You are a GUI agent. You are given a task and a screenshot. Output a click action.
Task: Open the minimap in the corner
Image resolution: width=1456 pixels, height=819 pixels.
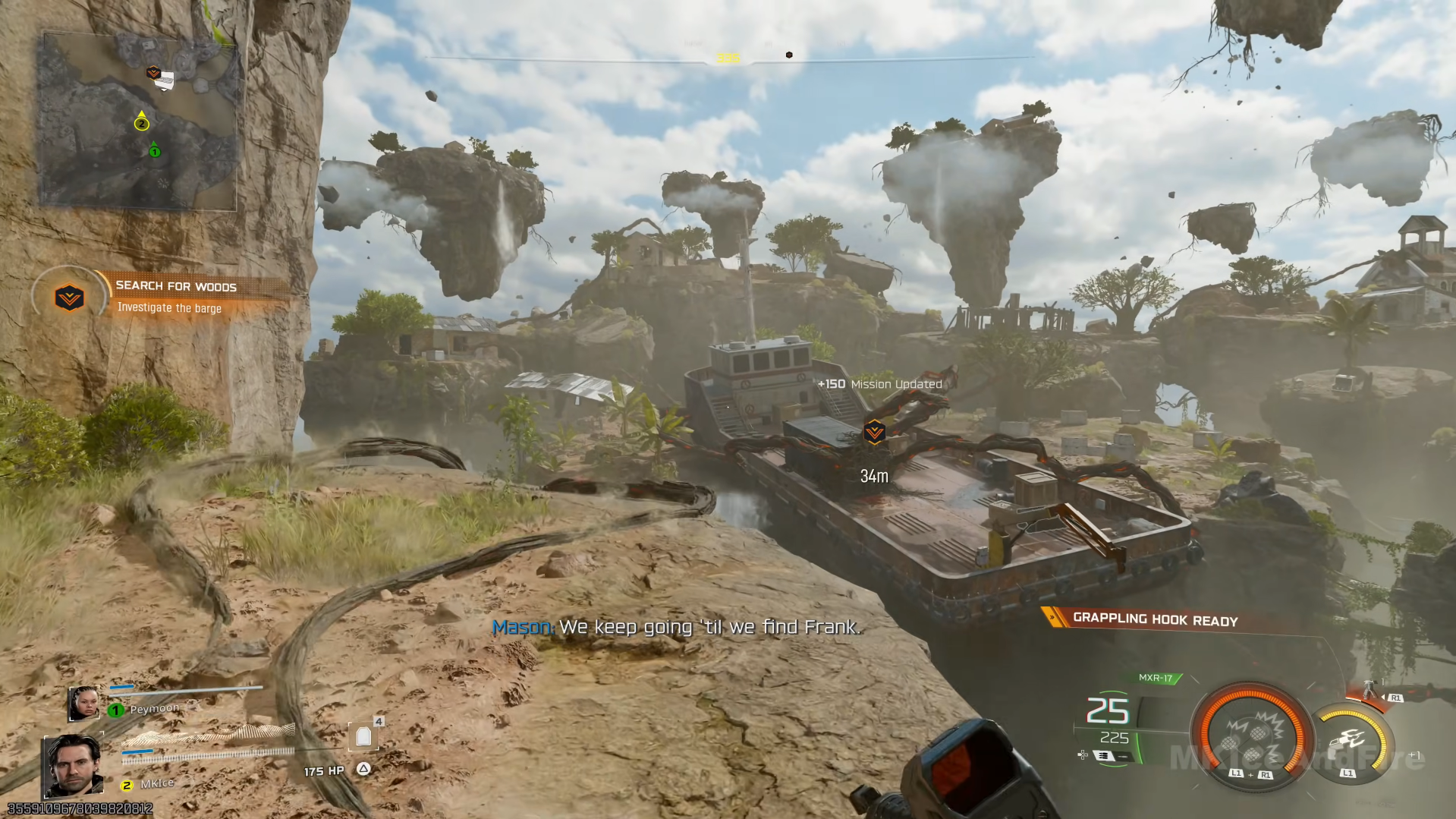[x=137, y=120]
